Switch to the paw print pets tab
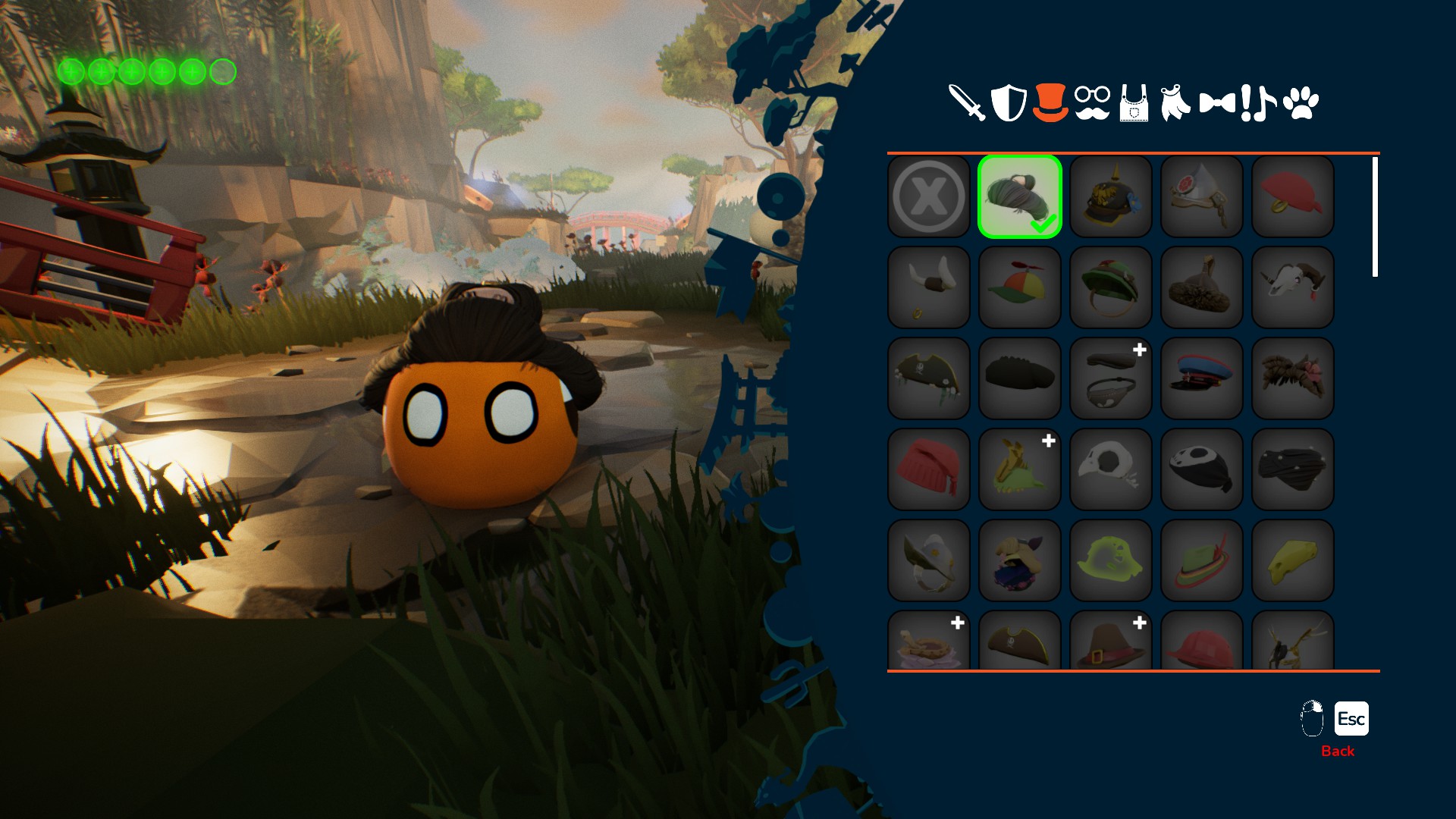 pos(1301,102)
